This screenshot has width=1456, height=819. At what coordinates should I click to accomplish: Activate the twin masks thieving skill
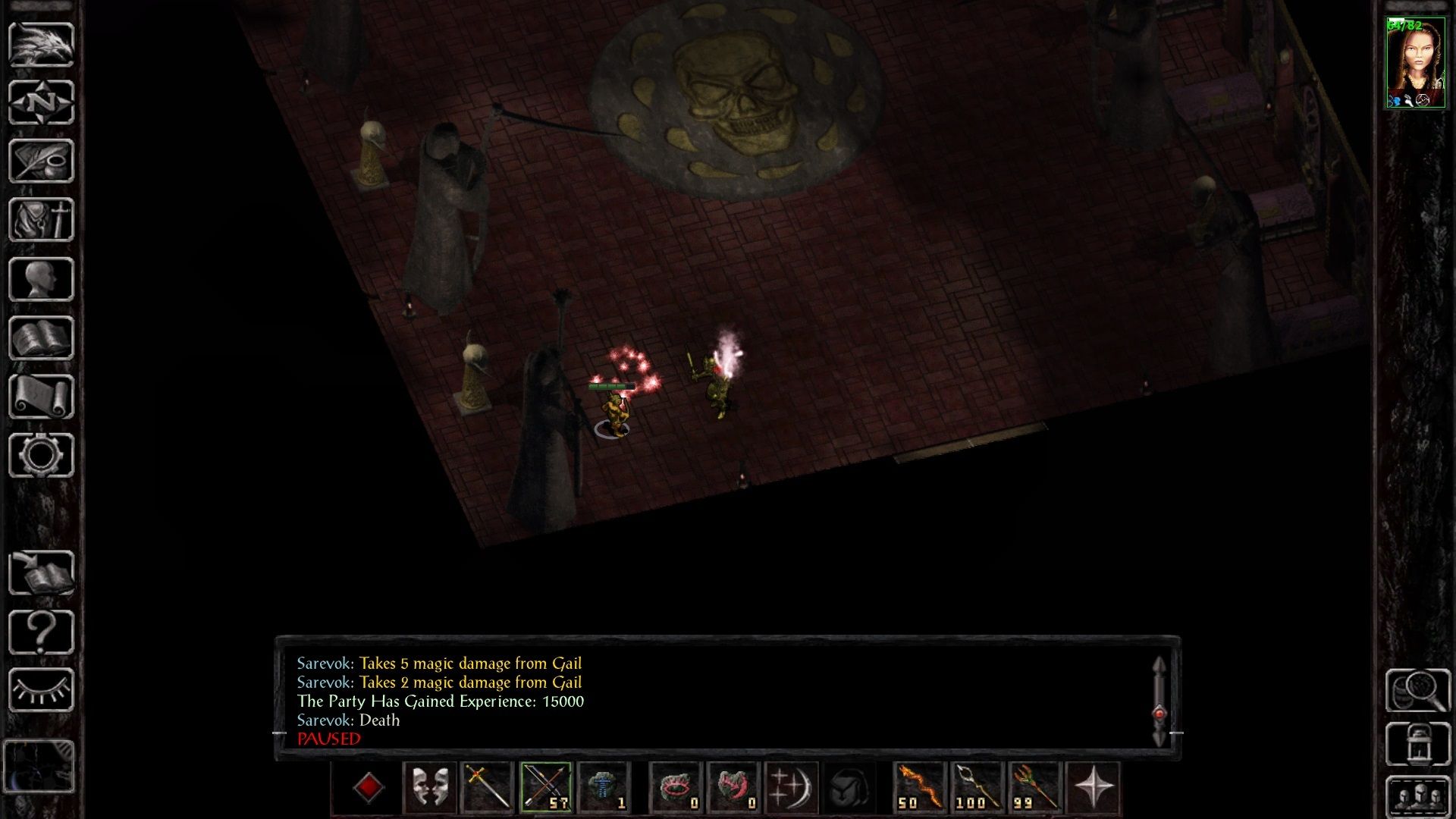click(x=430, y=788)
